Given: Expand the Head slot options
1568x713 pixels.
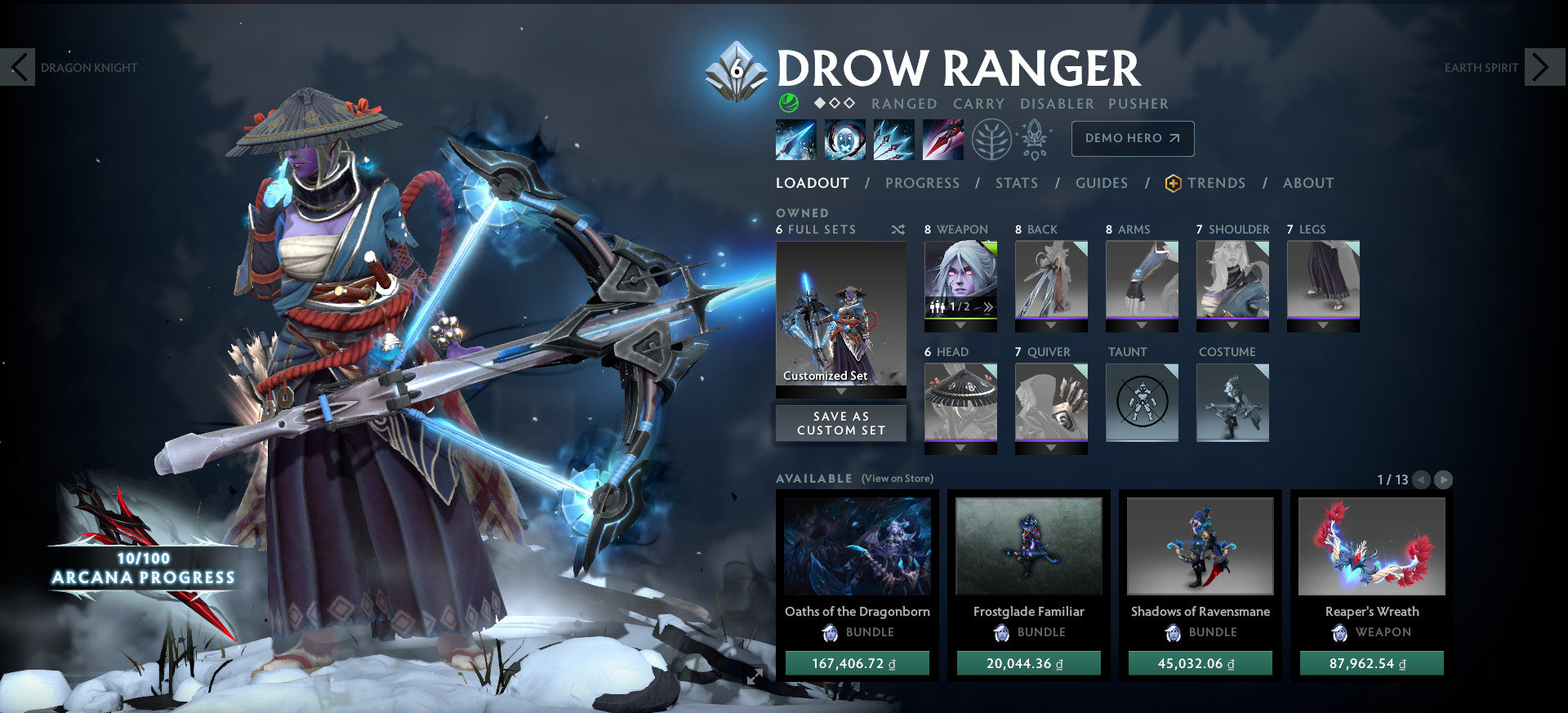Looking at the screenshot, I should point(961,448).
